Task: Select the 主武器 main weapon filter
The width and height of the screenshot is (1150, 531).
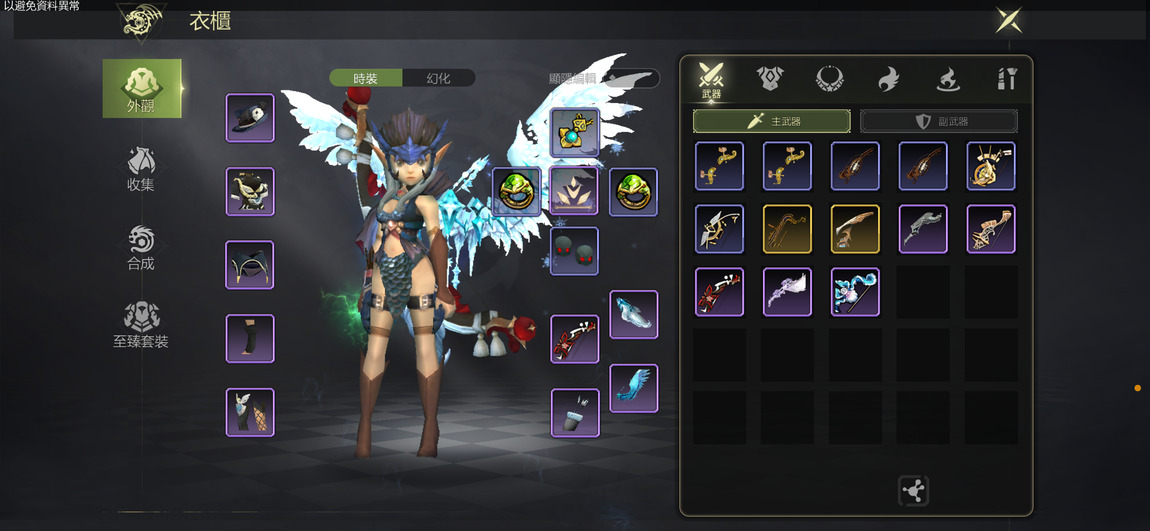Action: 772,121
